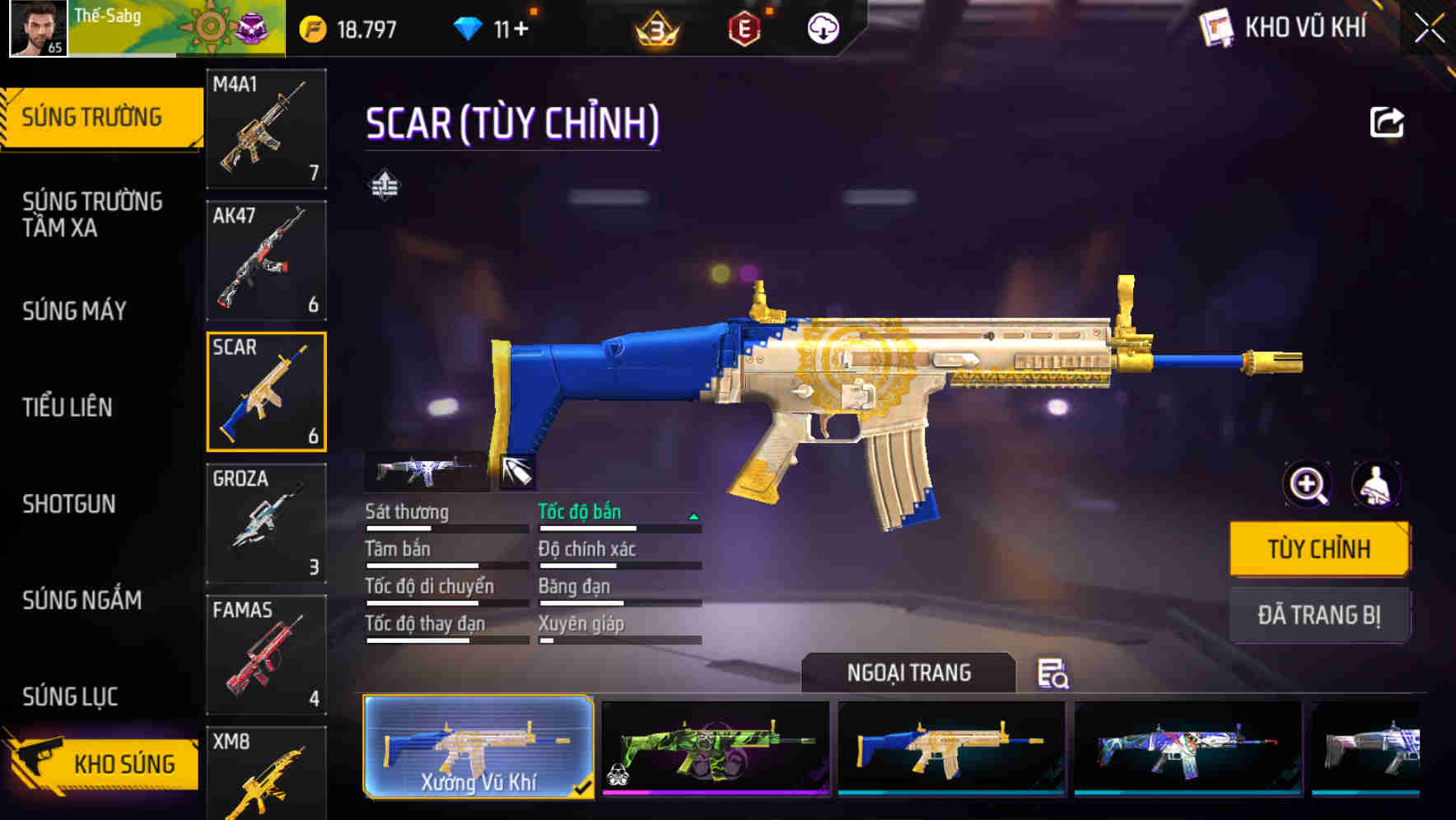This screenshot has width=1456, height=820.
Task: Switch to the NGOẠI TRANG tab
Action: (x=908, y=673)
